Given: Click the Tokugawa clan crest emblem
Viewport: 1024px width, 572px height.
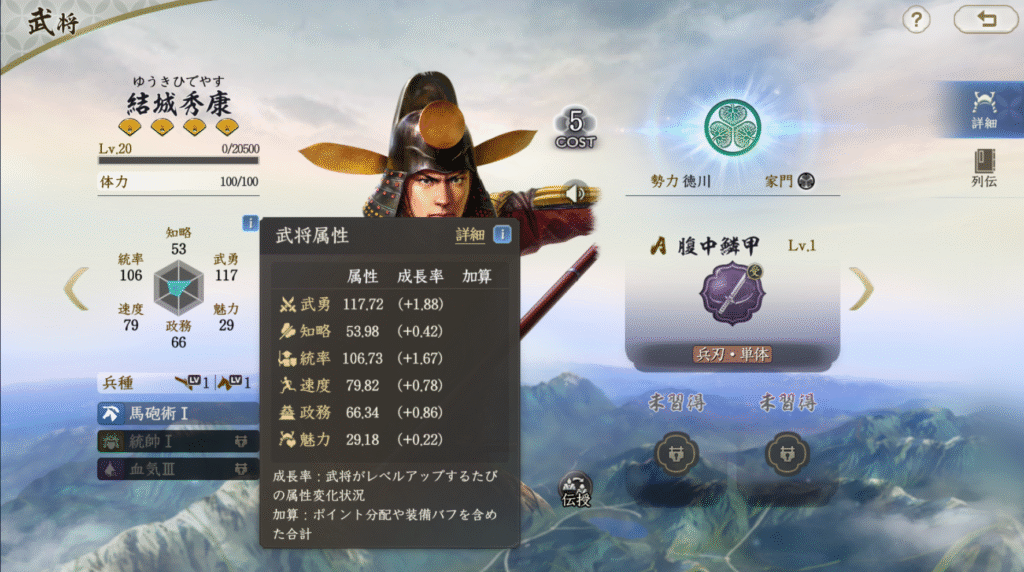Looking at the screenshot, I should 732,127.
